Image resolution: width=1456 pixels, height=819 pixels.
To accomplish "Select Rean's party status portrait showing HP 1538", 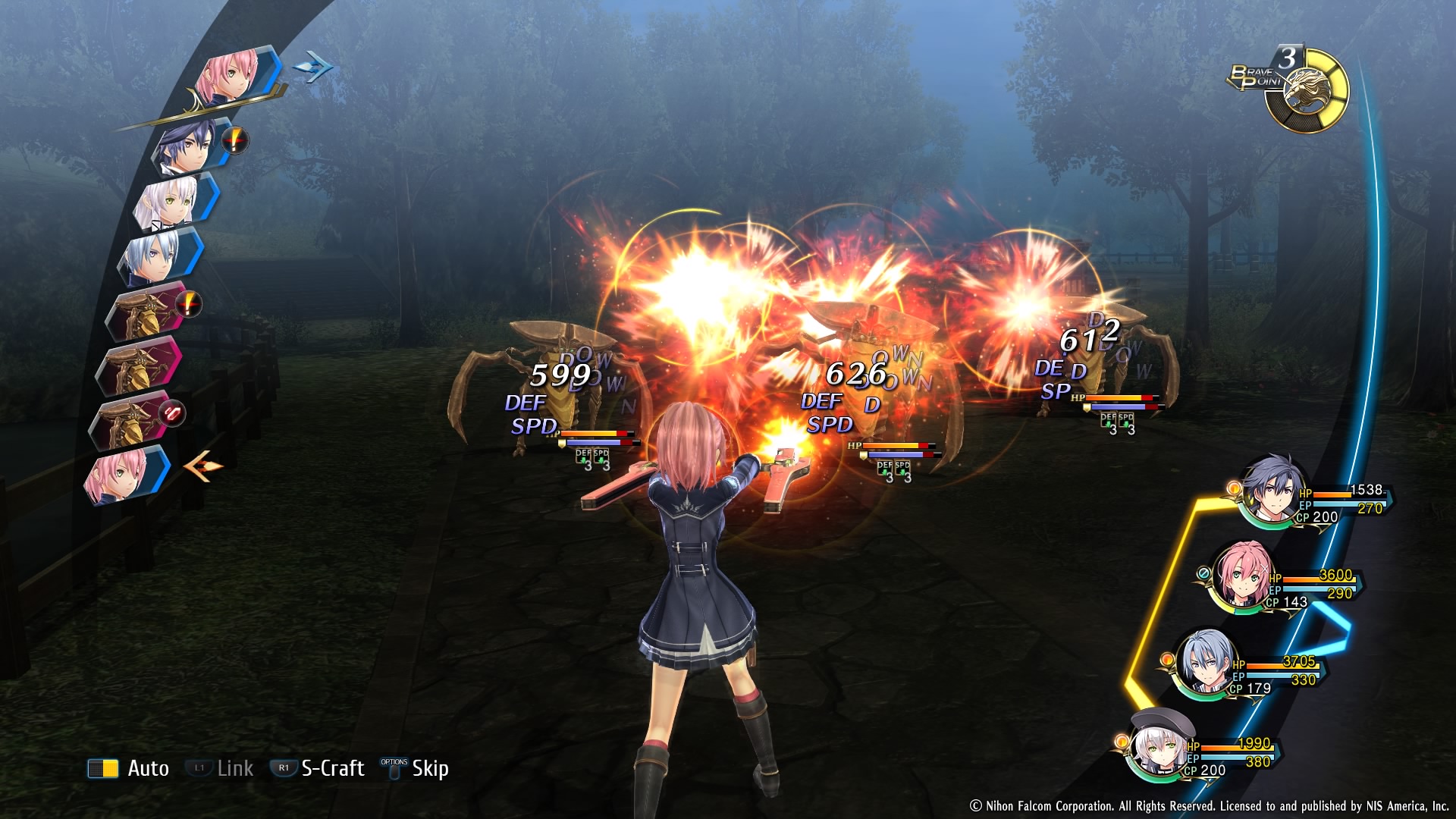I will click(x=1276, y=489).
